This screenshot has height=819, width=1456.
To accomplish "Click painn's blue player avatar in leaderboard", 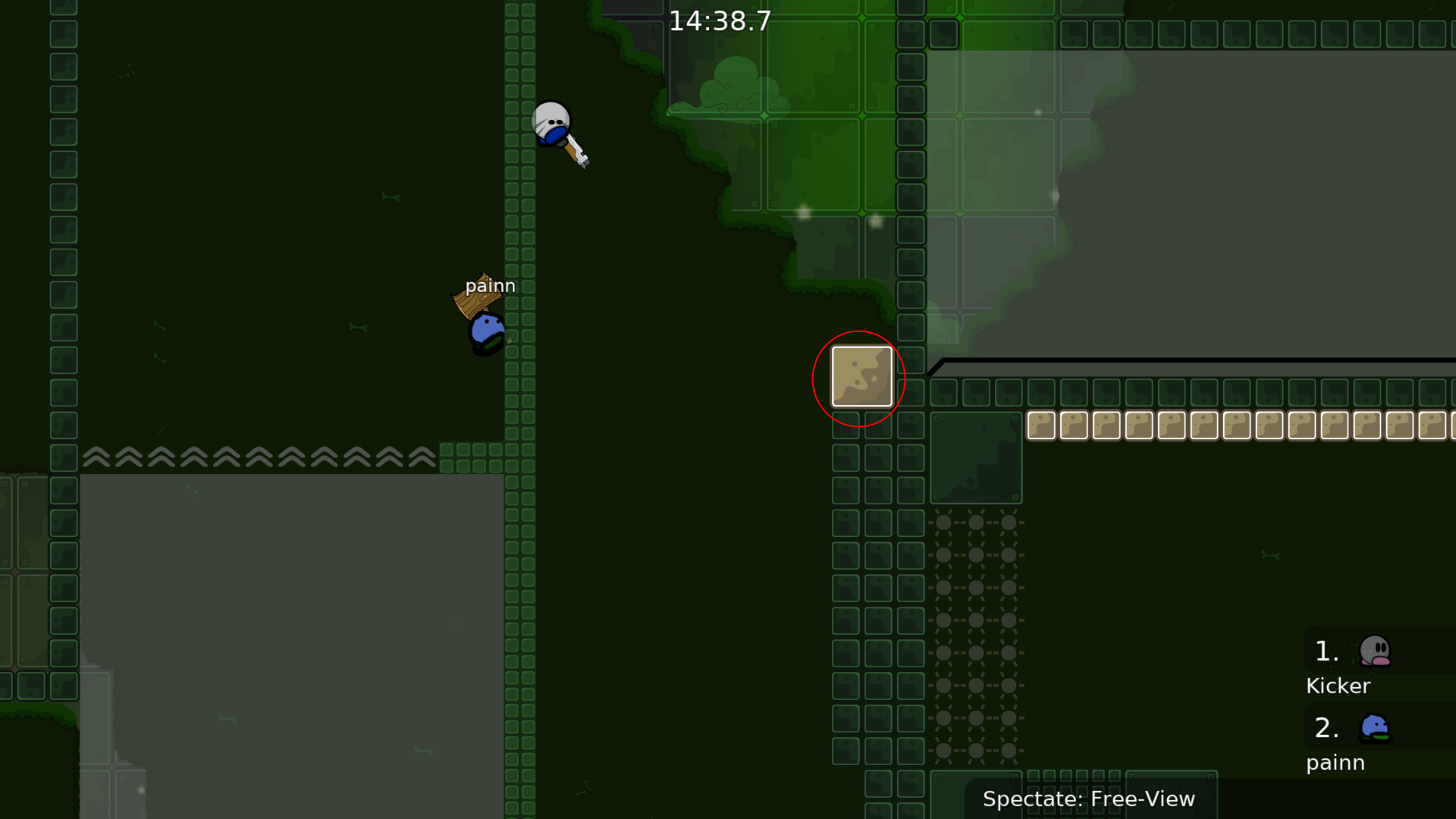I will point(1374,728).
